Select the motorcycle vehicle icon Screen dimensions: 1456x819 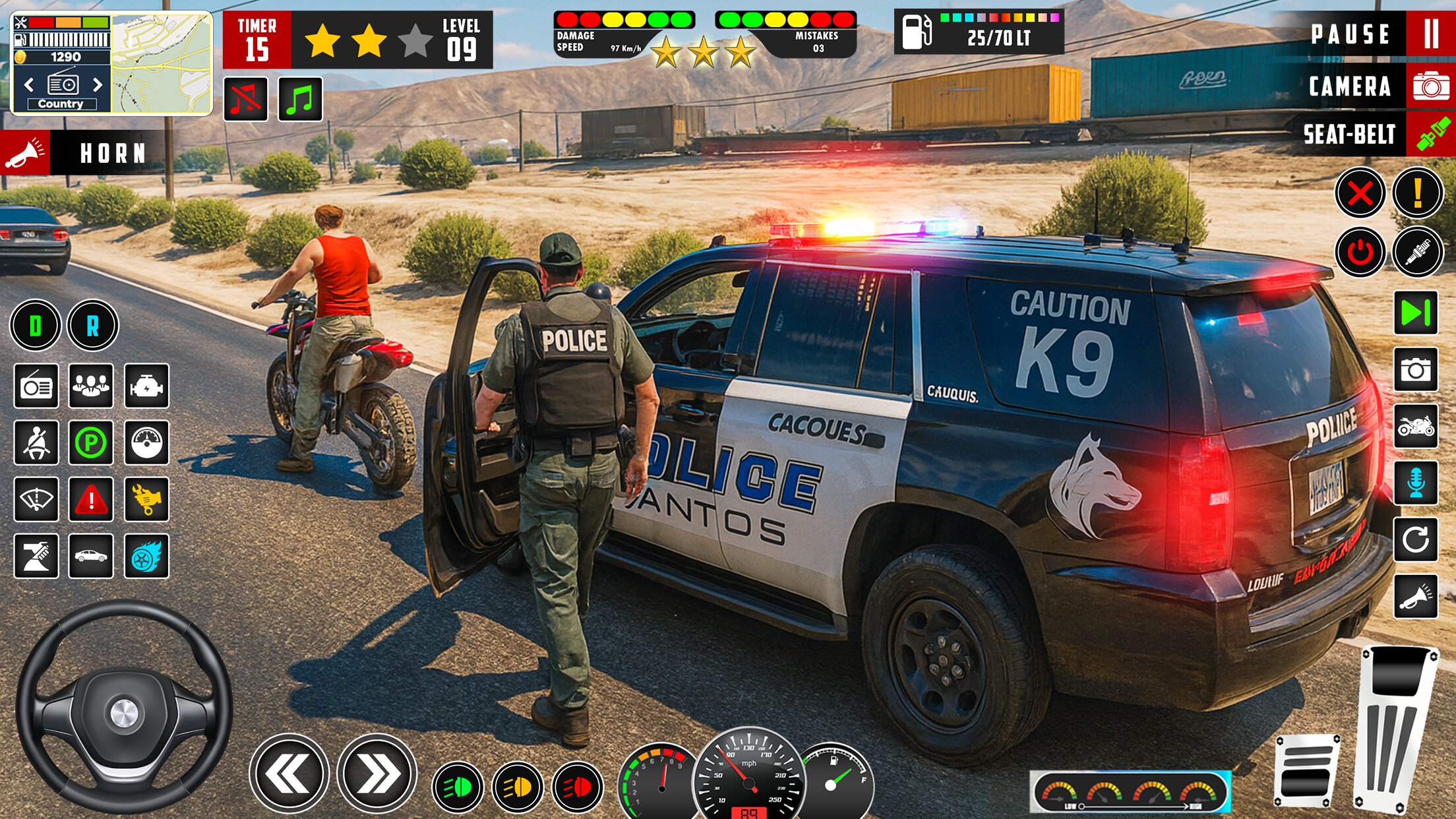pos(1415,427)
